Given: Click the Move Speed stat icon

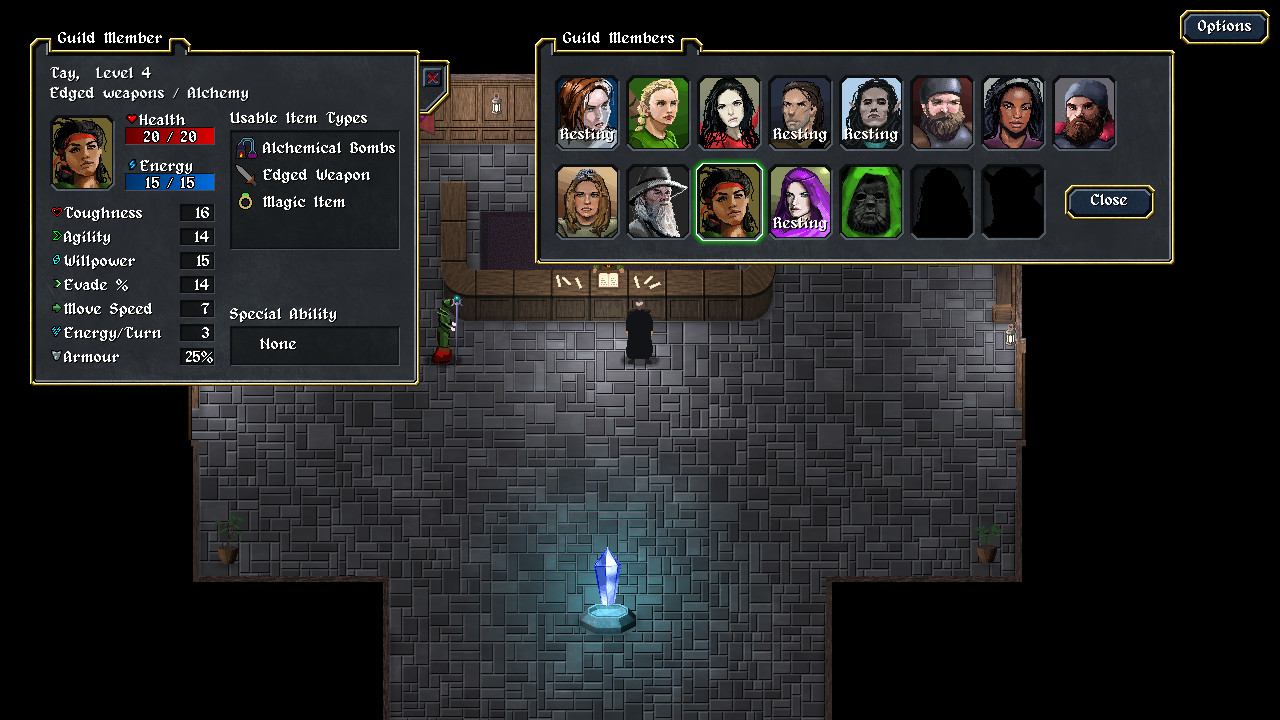Looking at the screenshot, I should click(x=58, y=308).
